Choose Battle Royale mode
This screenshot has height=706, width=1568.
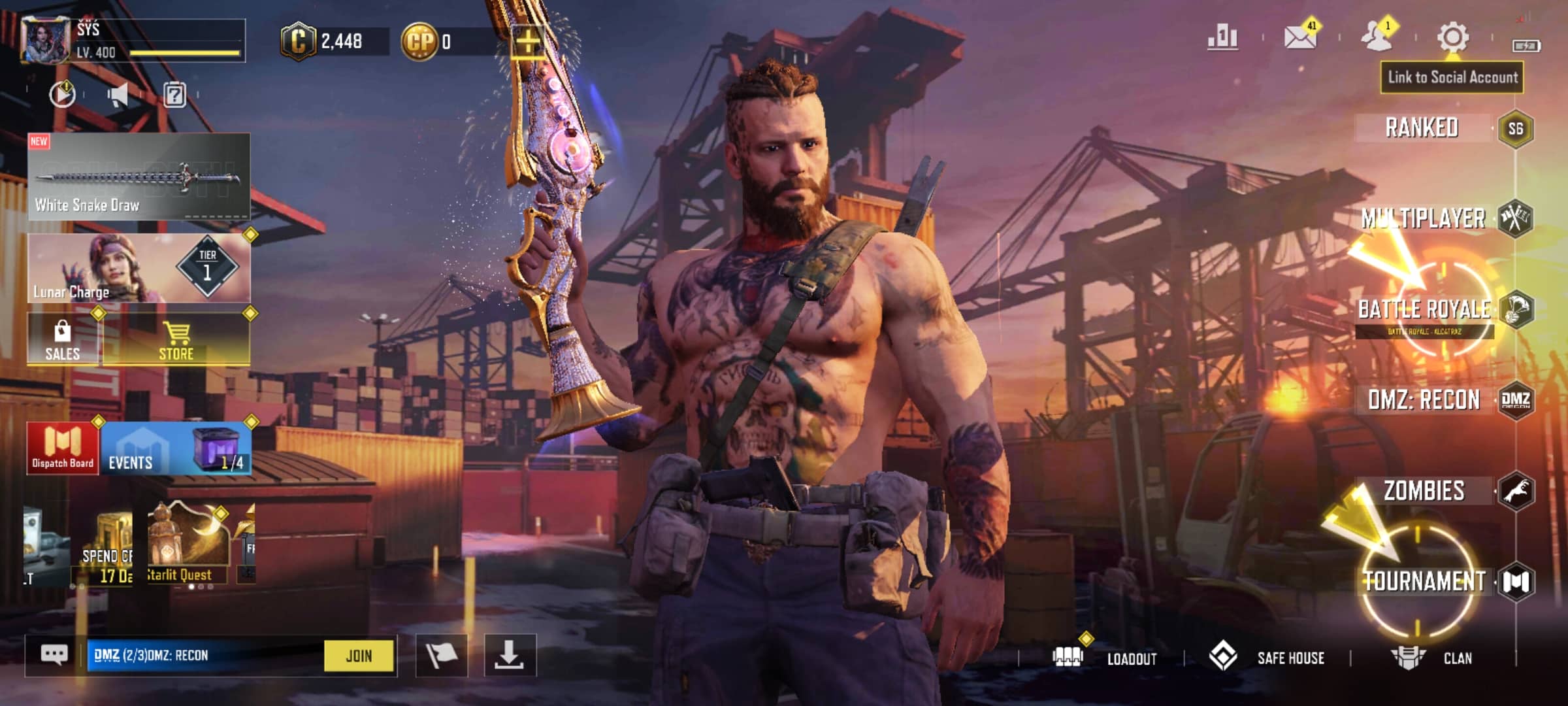[x=1424, y=309]
